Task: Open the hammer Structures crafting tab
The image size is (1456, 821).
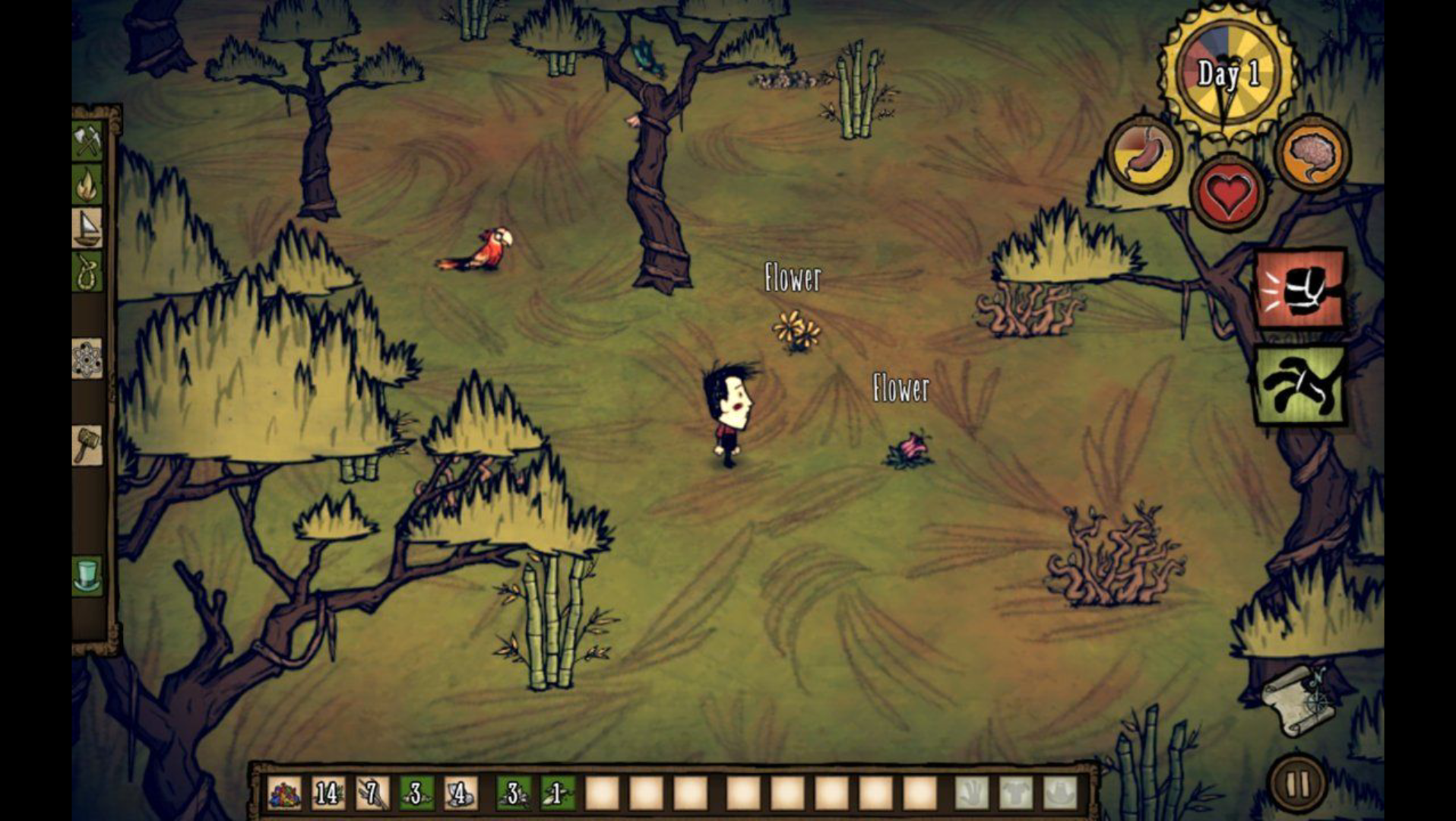Action: (87, 445)
